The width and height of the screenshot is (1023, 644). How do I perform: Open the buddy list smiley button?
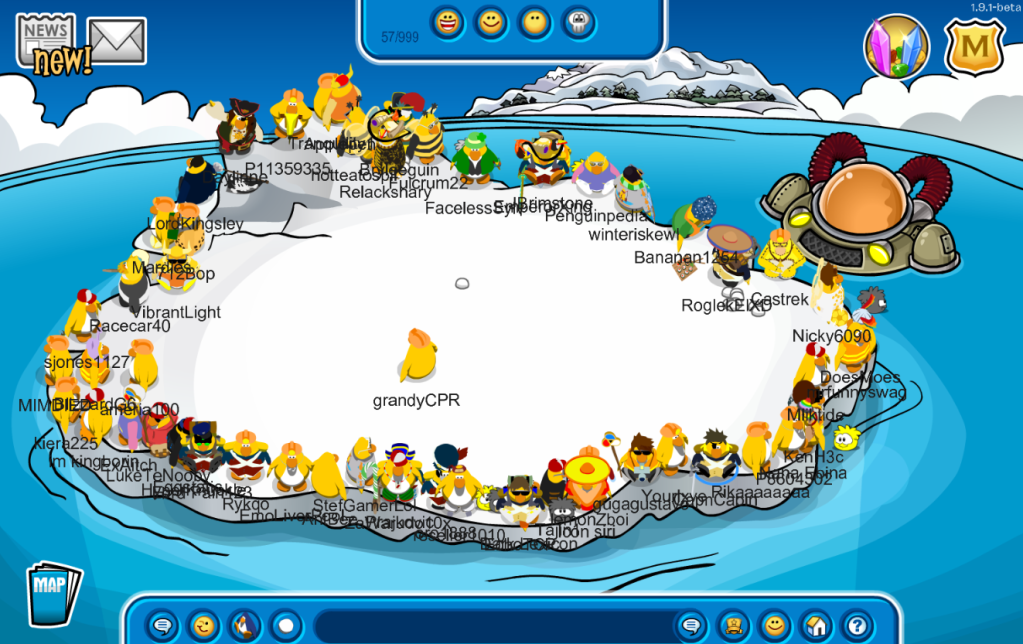(774, 626)
